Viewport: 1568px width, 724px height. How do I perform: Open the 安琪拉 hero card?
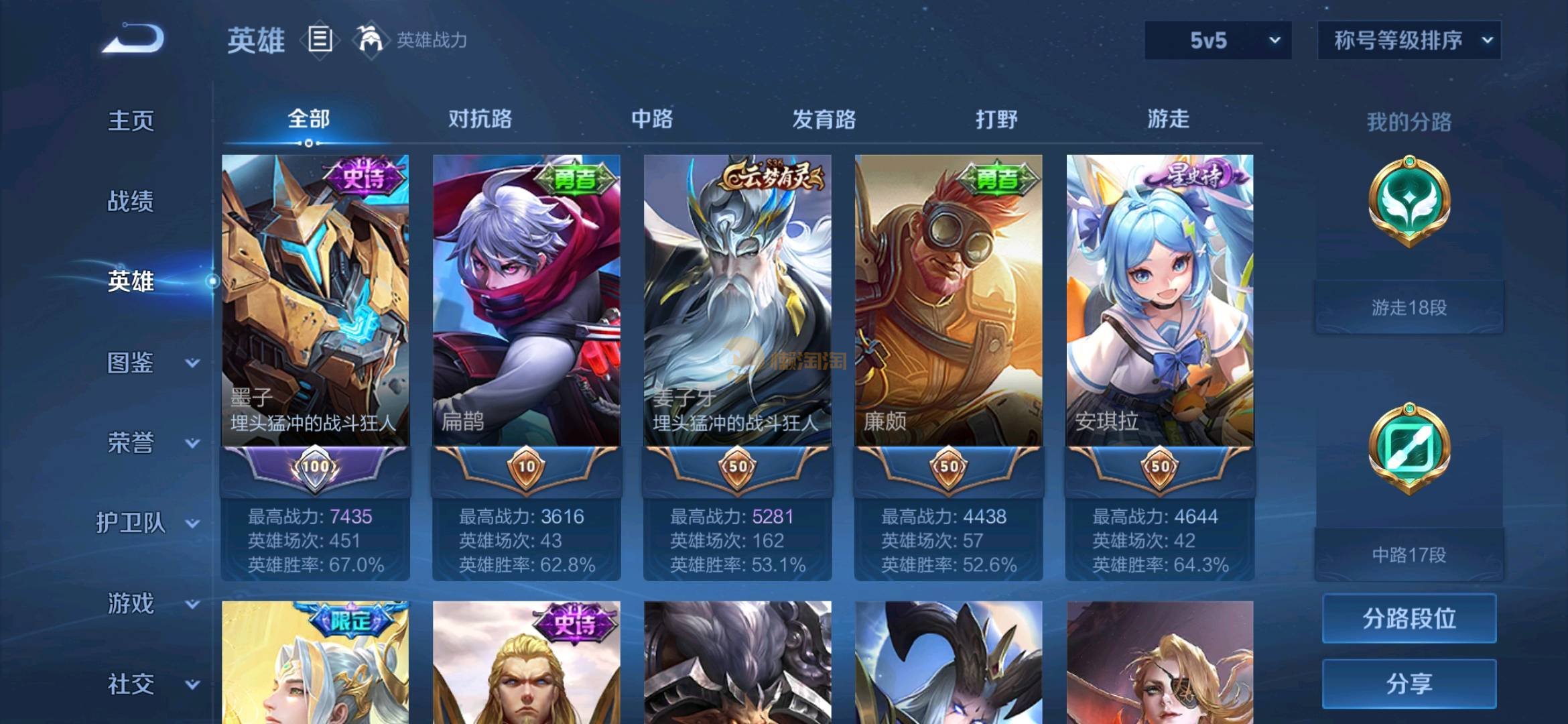(x=1159, y=302)
